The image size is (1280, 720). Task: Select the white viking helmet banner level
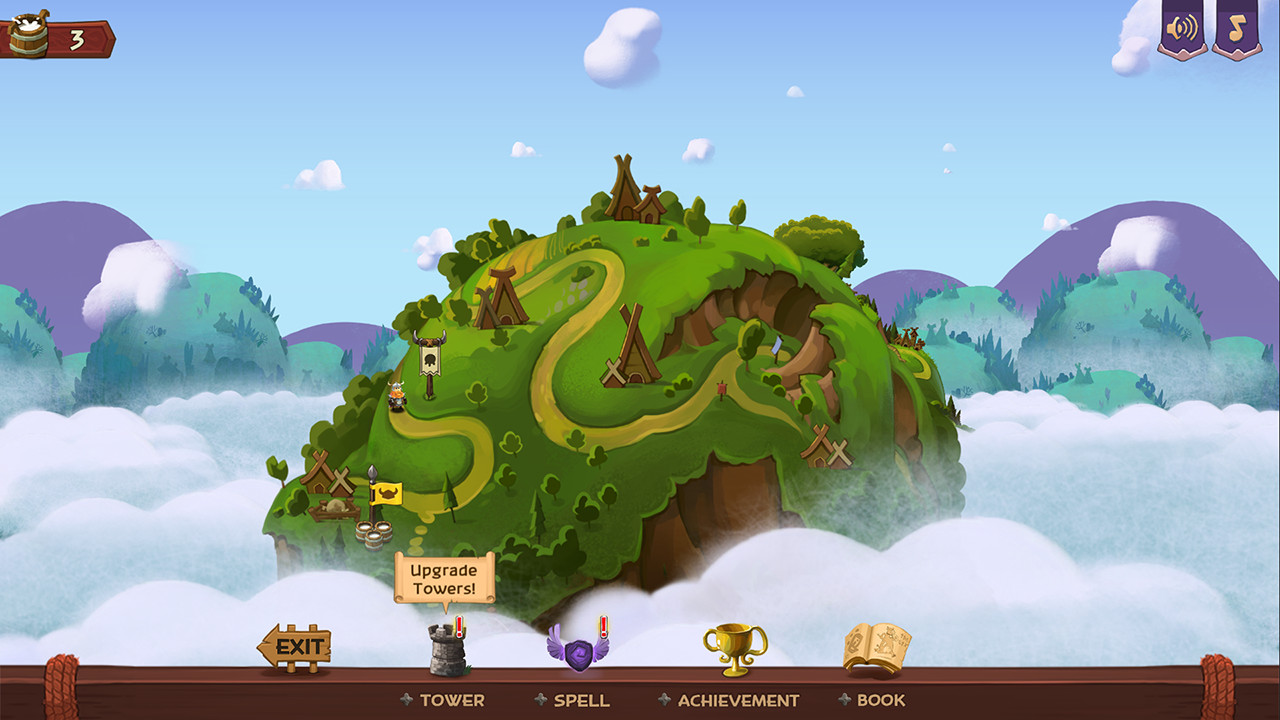coord(431,358)
